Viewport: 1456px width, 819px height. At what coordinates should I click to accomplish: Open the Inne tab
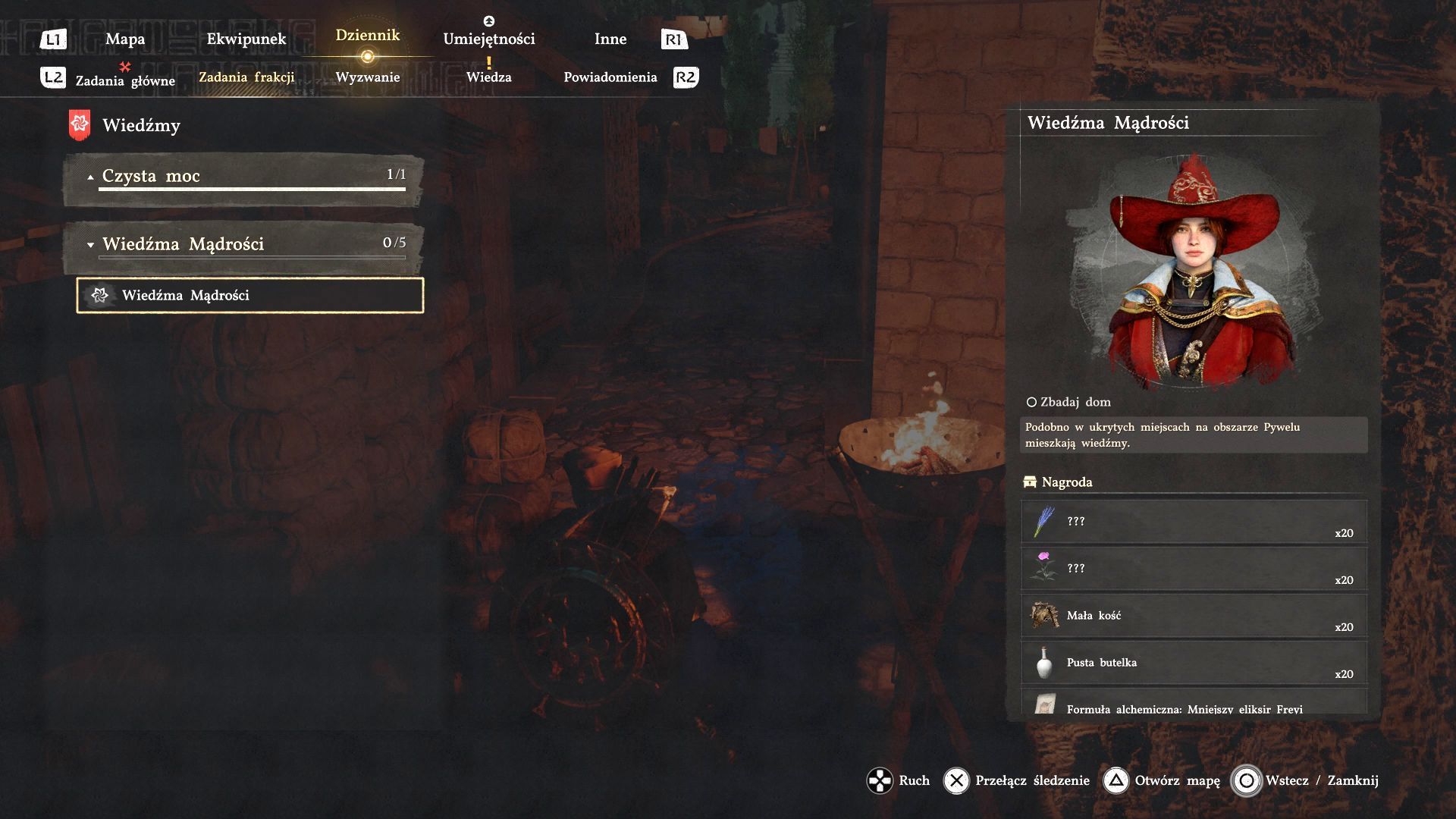tap(610, 39)
